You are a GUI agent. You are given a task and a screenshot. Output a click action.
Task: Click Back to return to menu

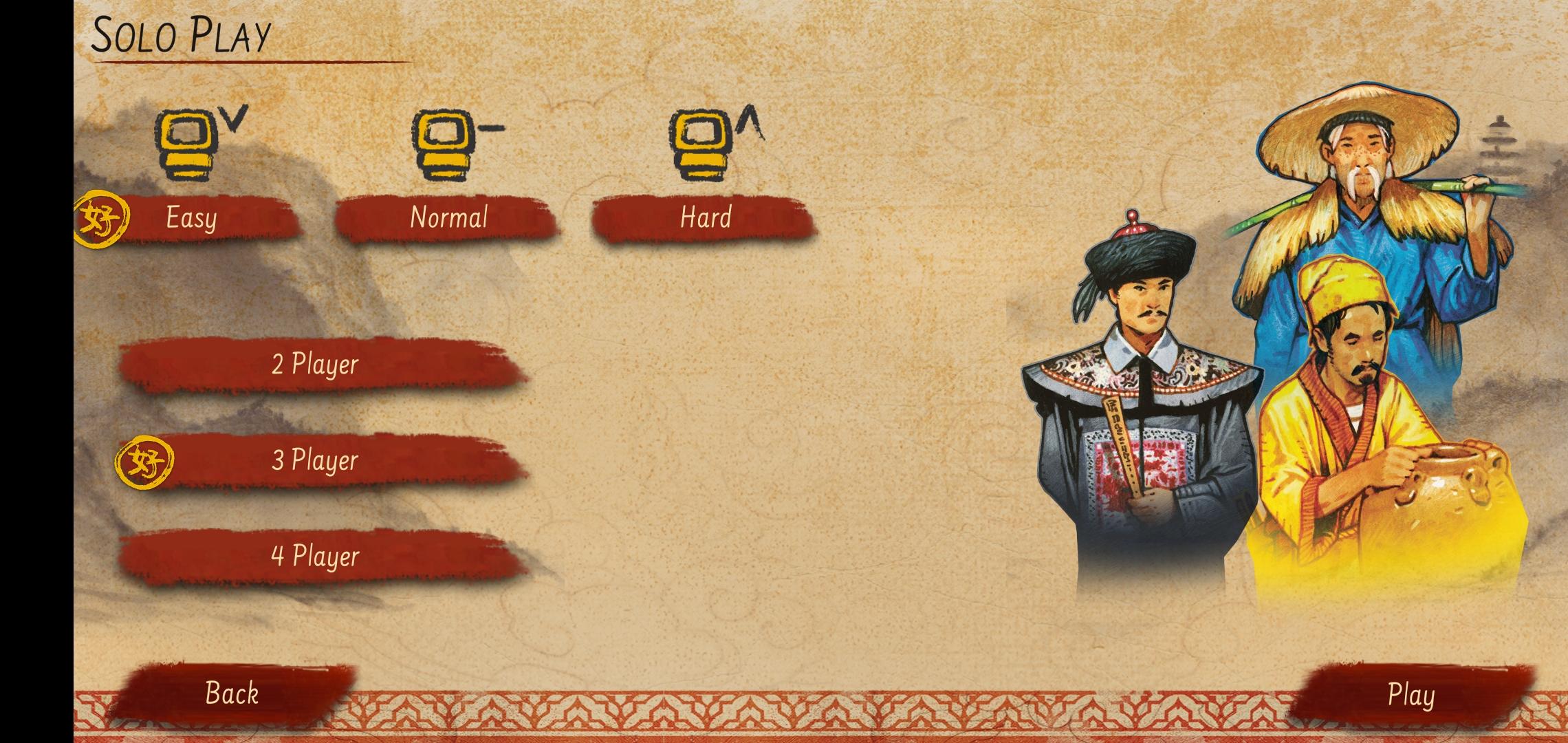(x=232, y=695)
